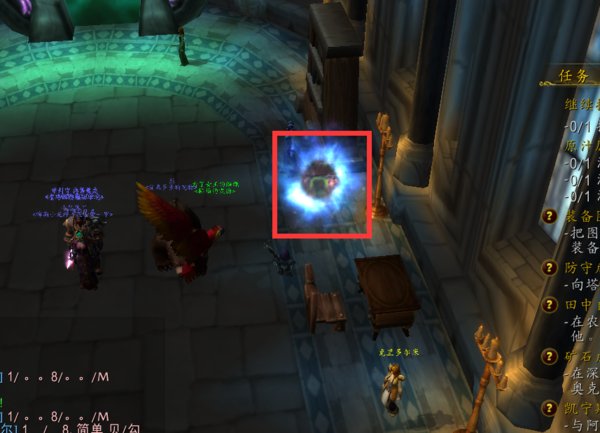Click the question mark icon beside 防守 quest
Viewport: 600px width, 433px height.
click(x=549, y=268)
